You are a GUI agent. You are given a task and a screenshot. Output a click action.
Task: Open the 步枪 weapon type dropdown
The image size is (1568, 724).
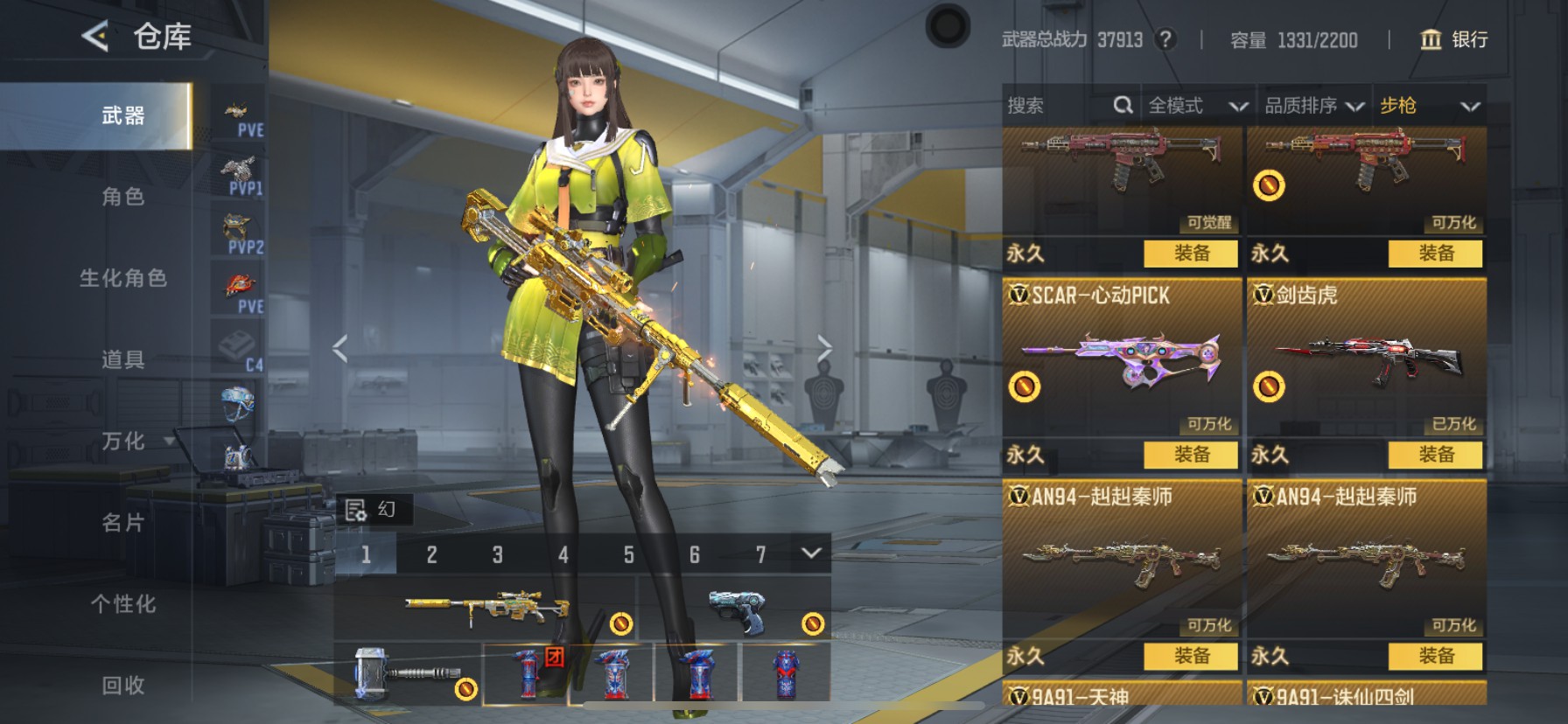1430,106
